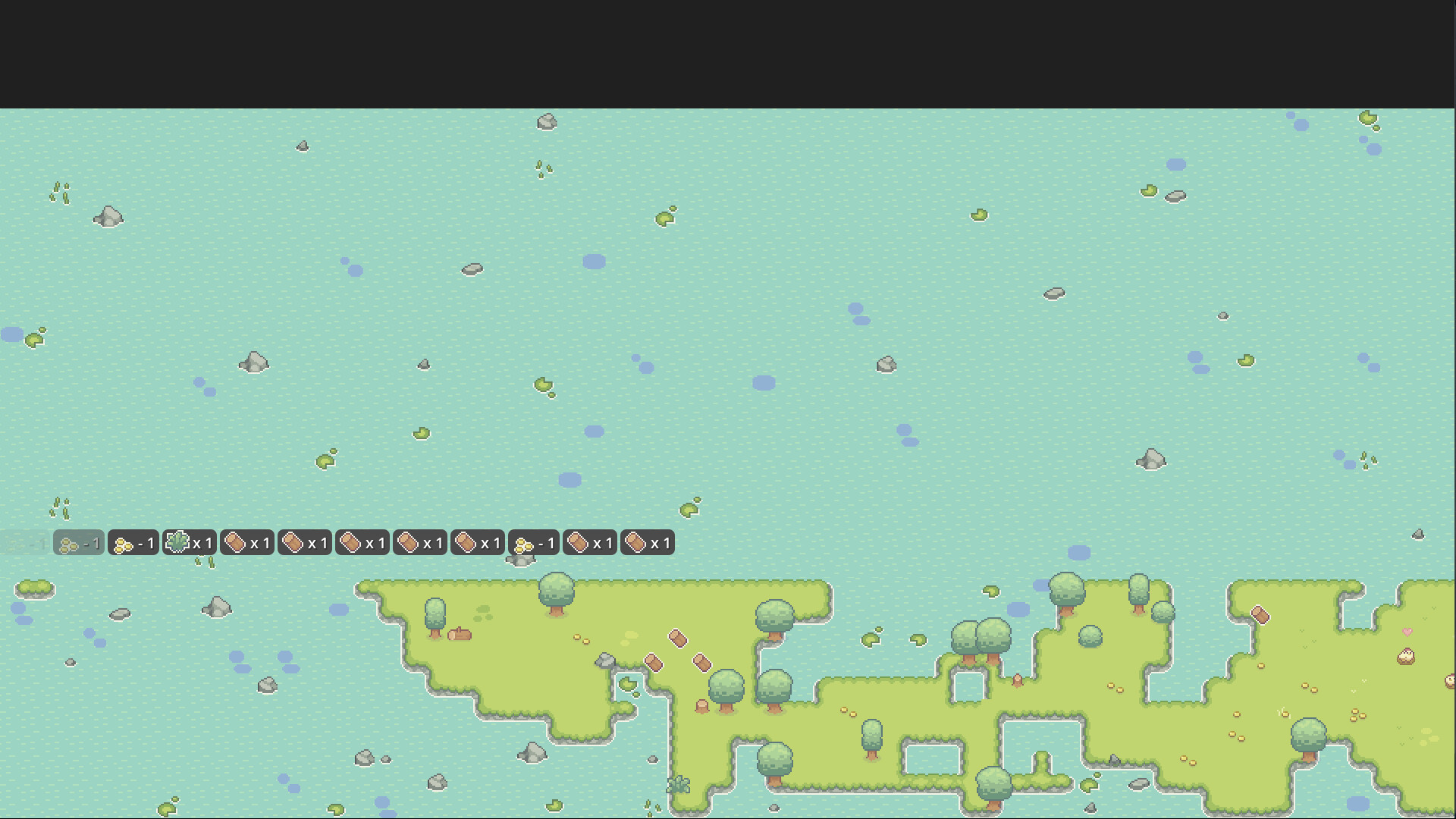Select the seaweed "x1" pickup badge
This screenshot has height=819, width=1456.
[188, 543]
